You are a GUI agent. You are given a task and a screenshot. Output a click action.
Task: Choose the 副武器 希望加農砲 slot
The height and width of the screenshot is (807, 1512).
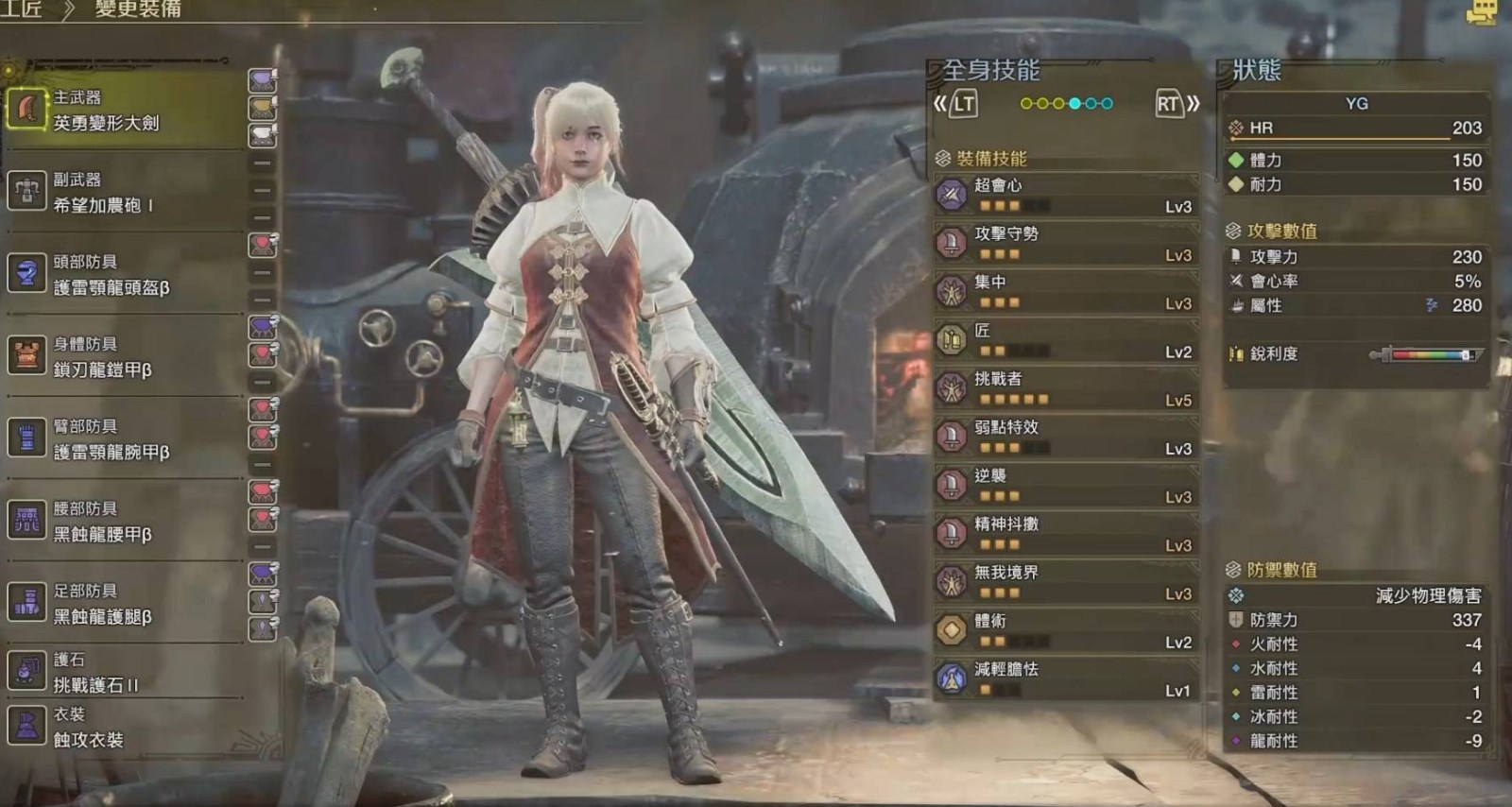tap(123, 193)
